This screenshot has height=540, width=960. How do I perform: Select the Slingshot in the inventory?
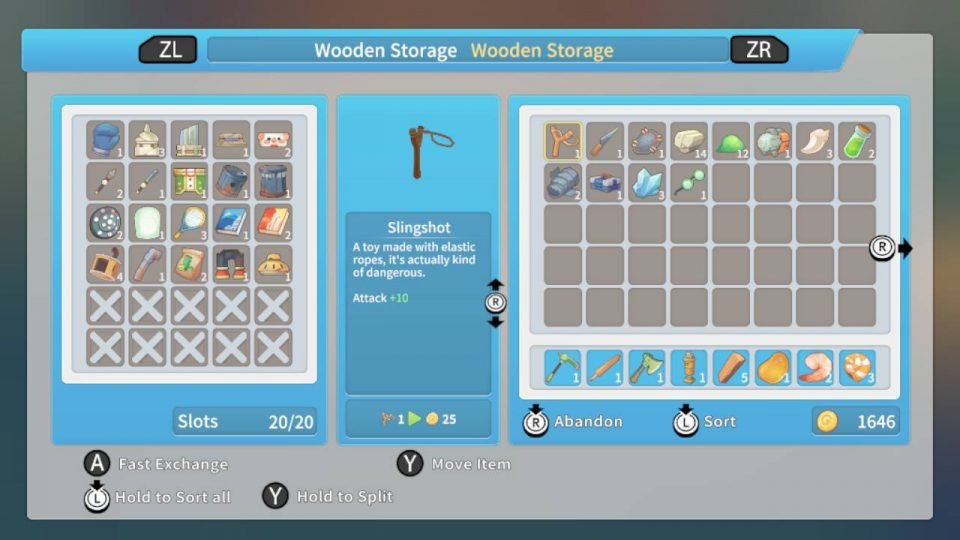[563, 140]
